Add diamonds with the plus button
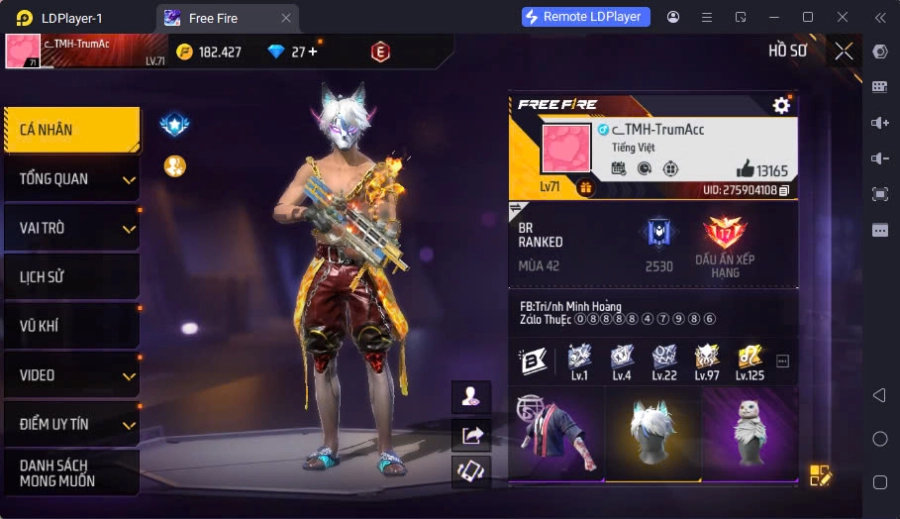Image resolution: width=900 pixels, height=519 pixels. click(312, 52)
